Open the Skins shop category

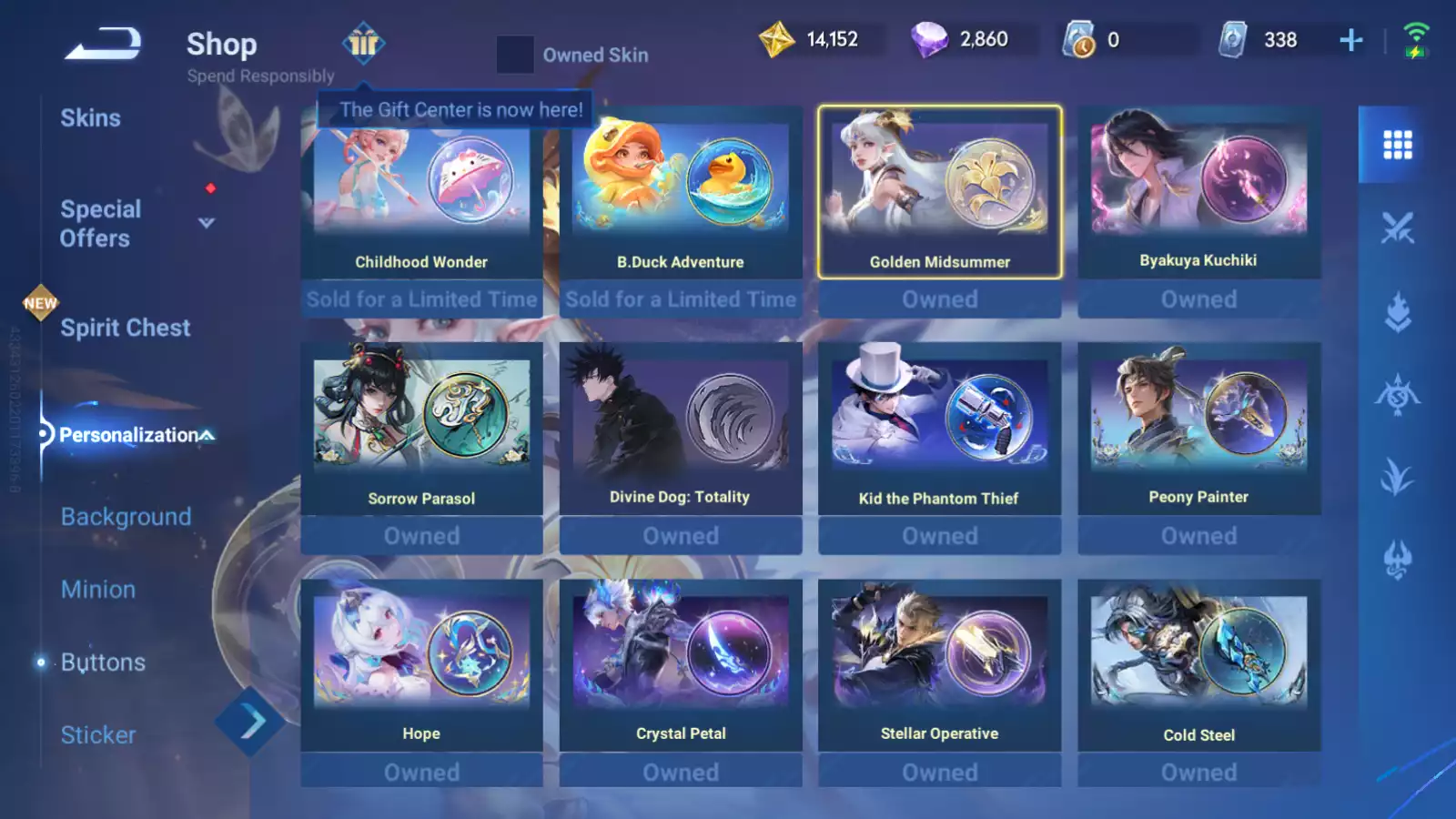pos(90,118)
